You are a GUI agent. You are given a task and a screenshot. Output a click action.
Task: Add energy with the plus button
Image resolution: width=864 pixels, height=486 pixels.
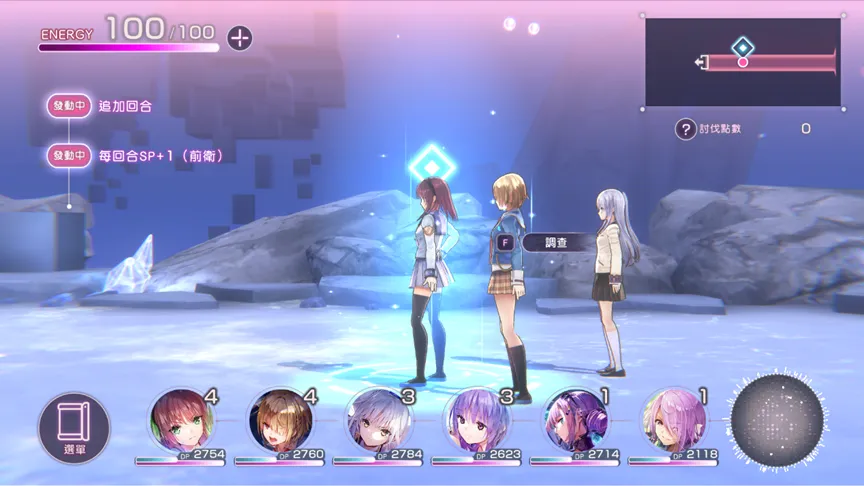tap(239, 38)
